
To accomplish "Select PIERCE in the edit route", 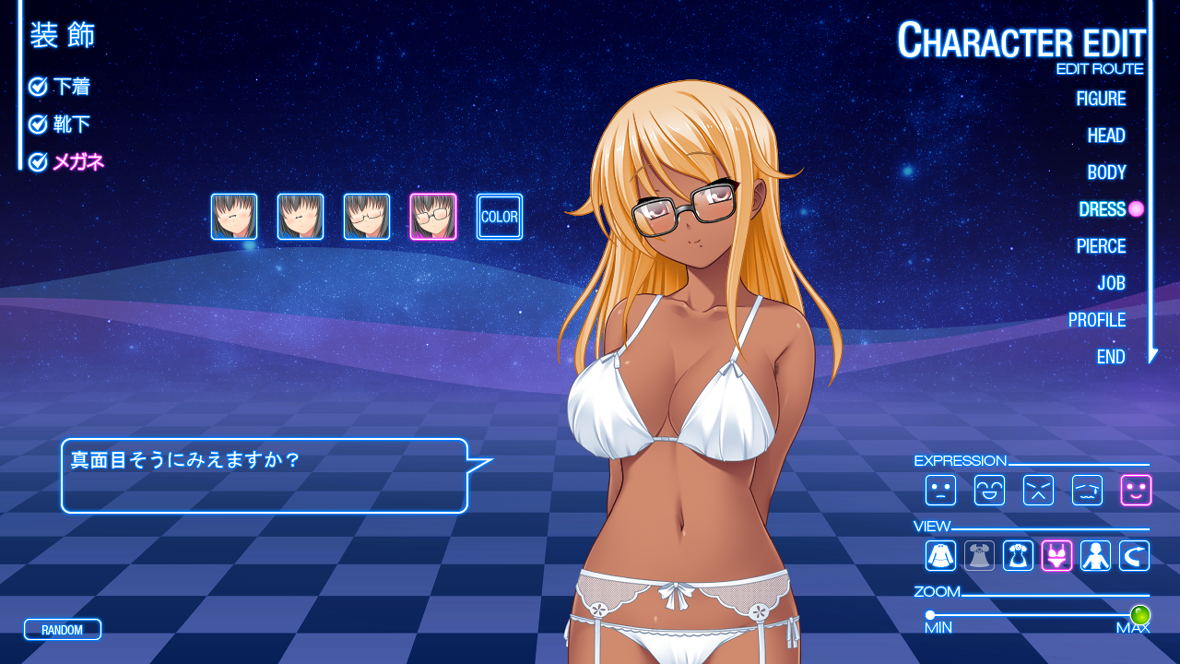I will coord(1101,246).
